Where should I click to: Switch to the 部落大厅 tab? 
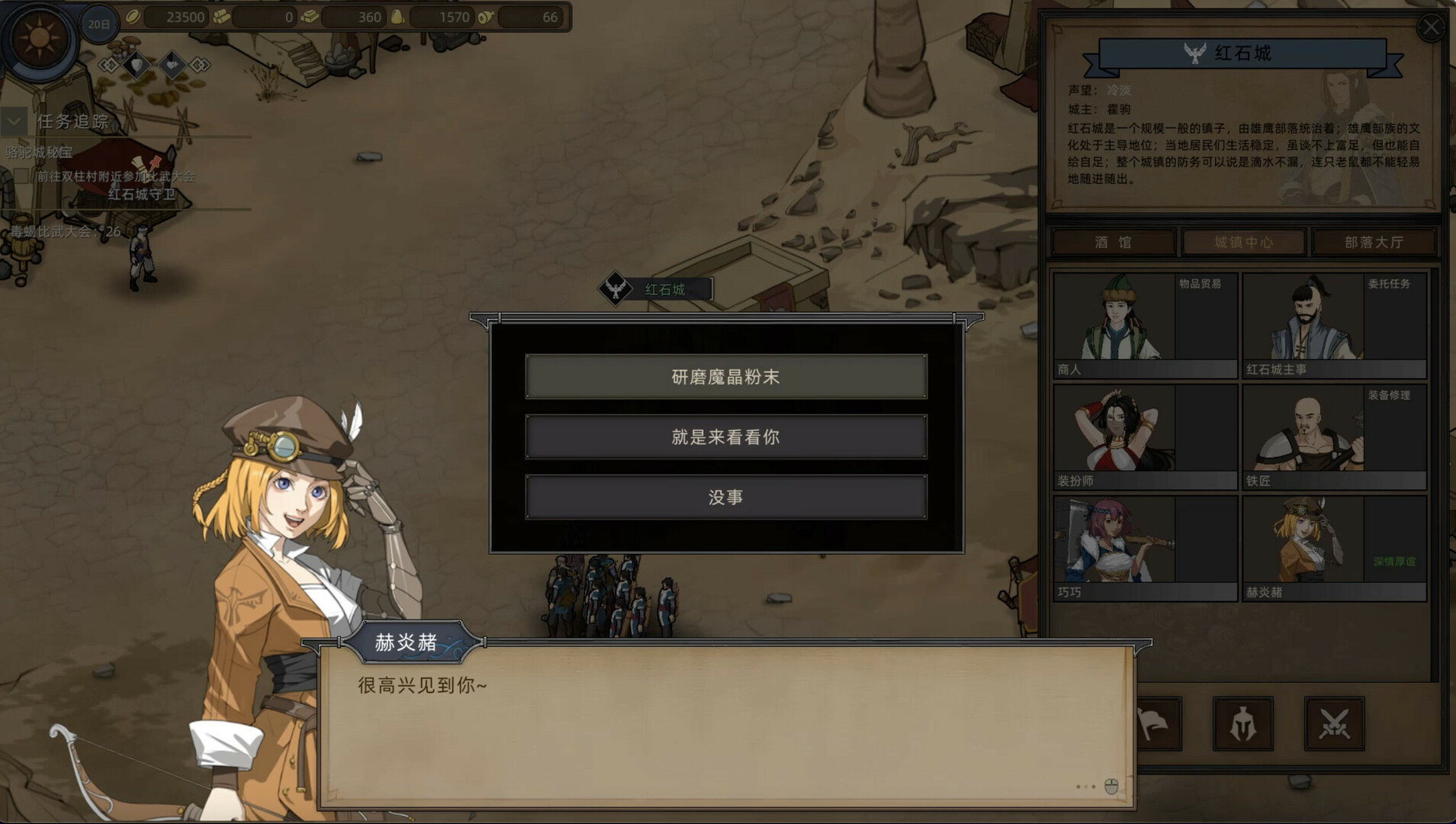point(1374,243)
